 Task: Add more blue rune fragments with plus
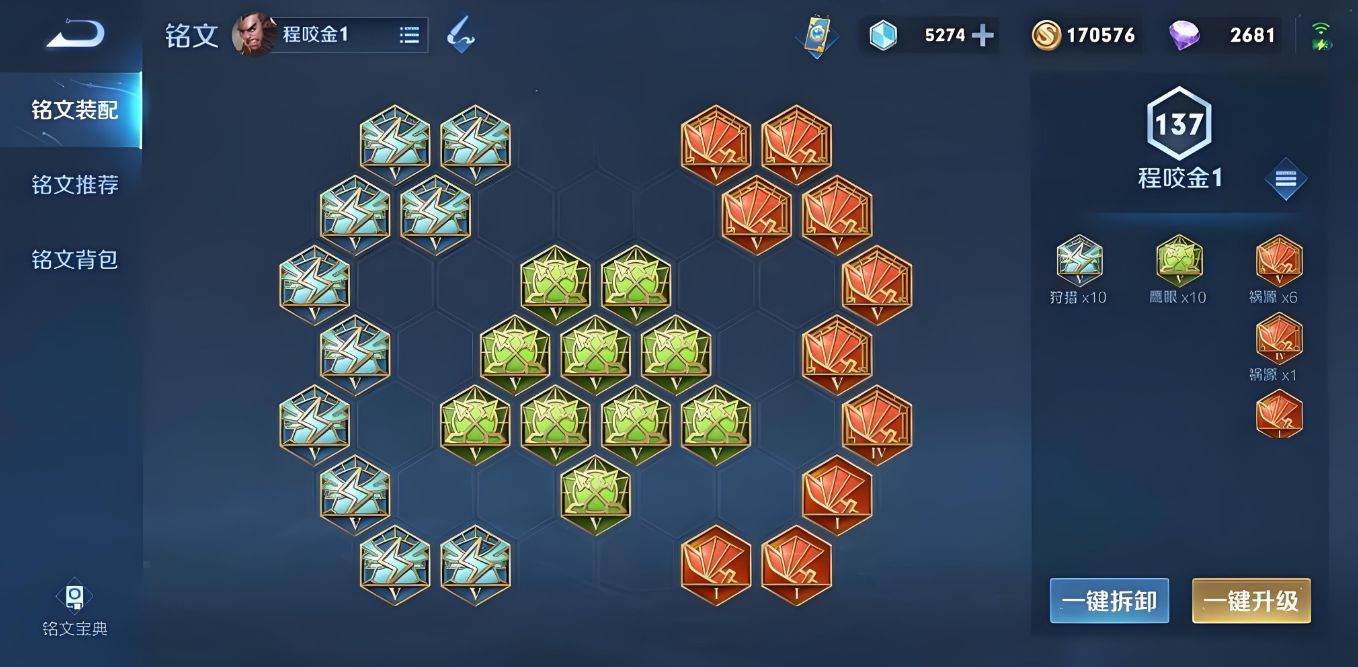pos(983,36)
